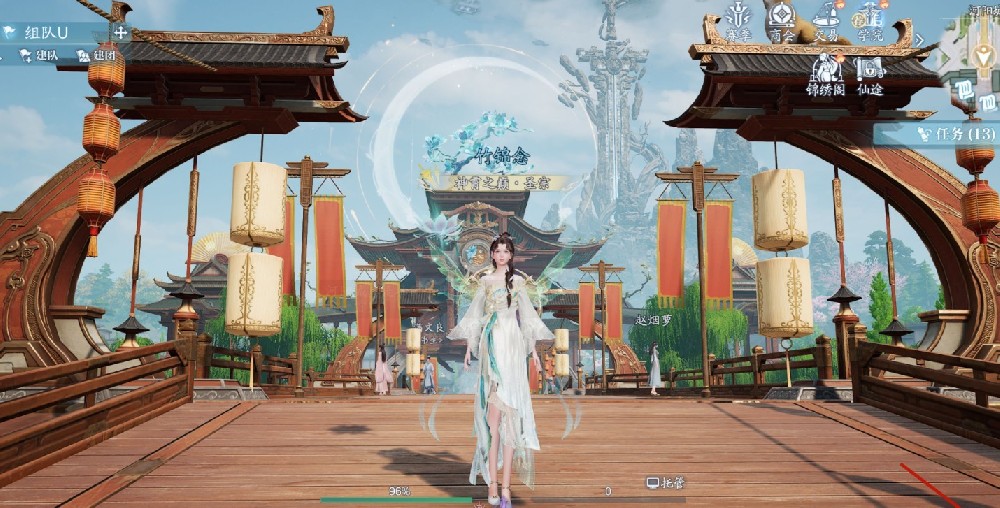The image size is (1000, 508).
Task: Open the 锦绣阁 shop icon
Action: pyautogui.click(x=826, y=74)
